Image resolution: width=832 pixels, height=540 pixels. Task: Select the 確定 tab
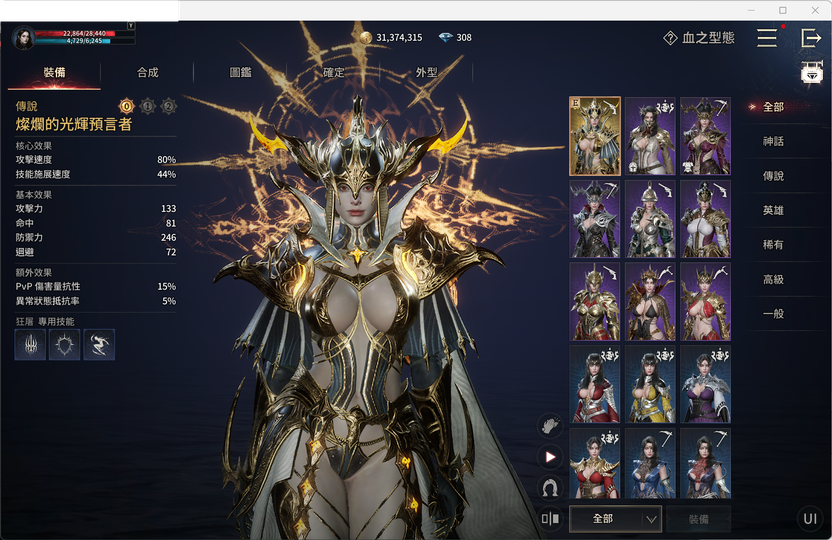[x=333, y=73]
